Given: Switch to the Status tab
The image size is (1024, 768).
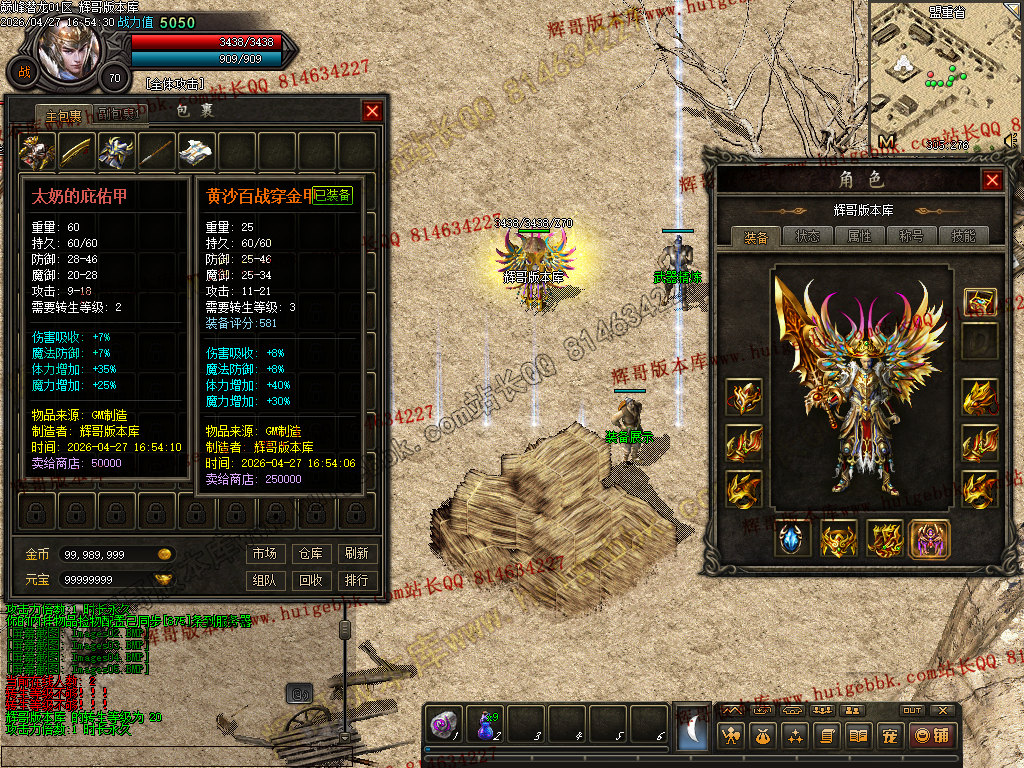Looking at the screenshot, I should (x=807, y=236).
